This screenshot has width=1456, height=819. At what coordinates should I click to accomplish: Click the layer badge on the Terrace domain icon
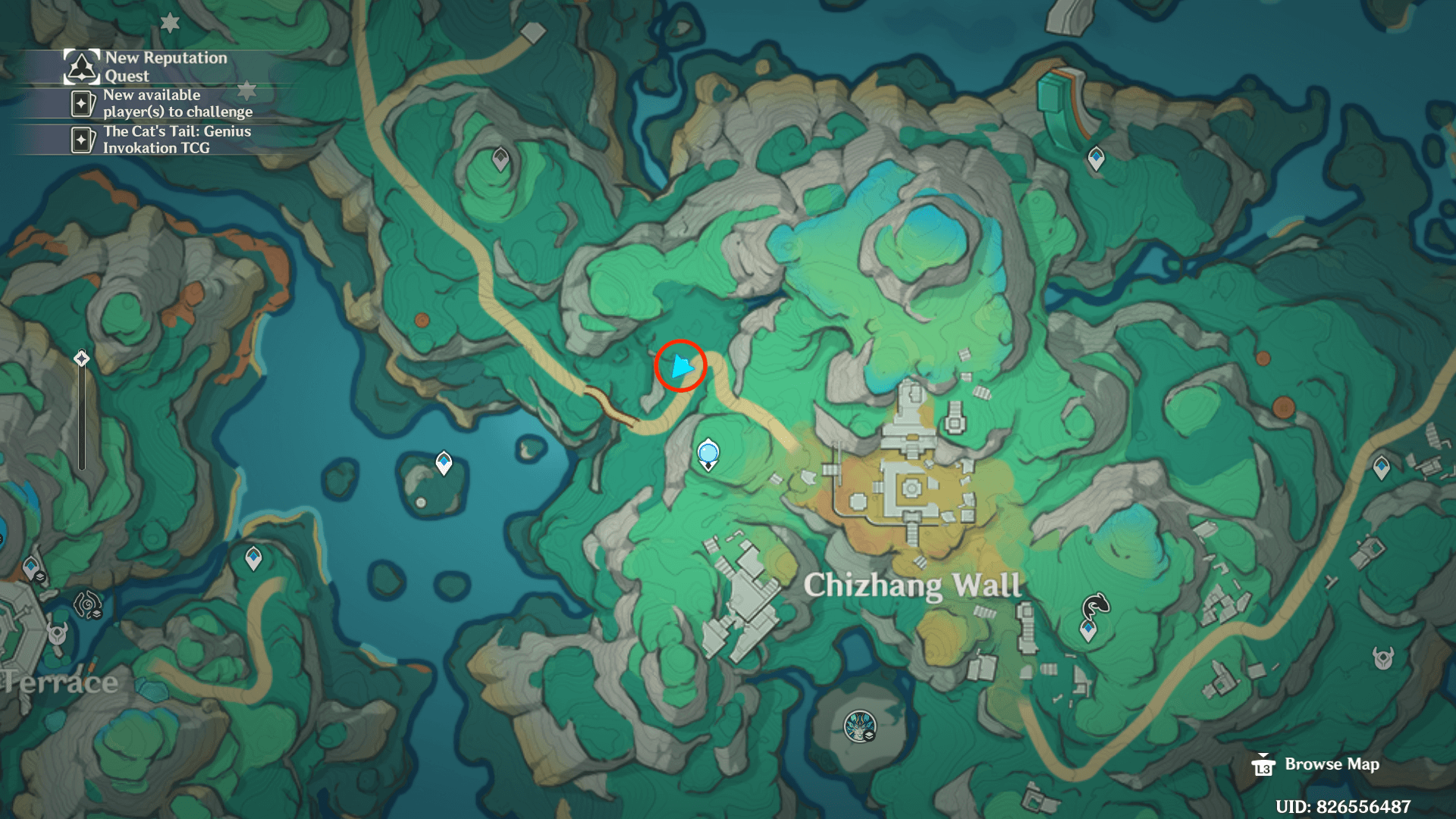(x=97, y=613)
